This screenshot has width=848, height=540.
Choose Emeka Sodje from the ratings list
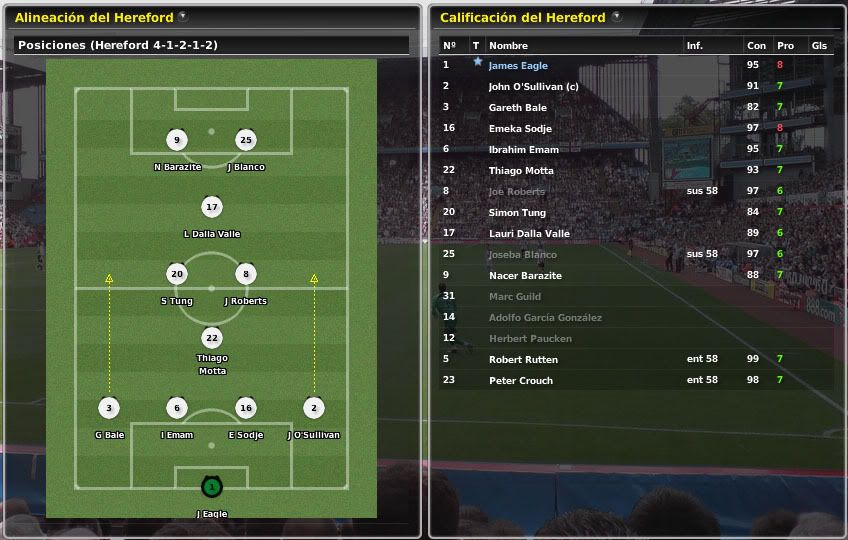tap(520, 128)
